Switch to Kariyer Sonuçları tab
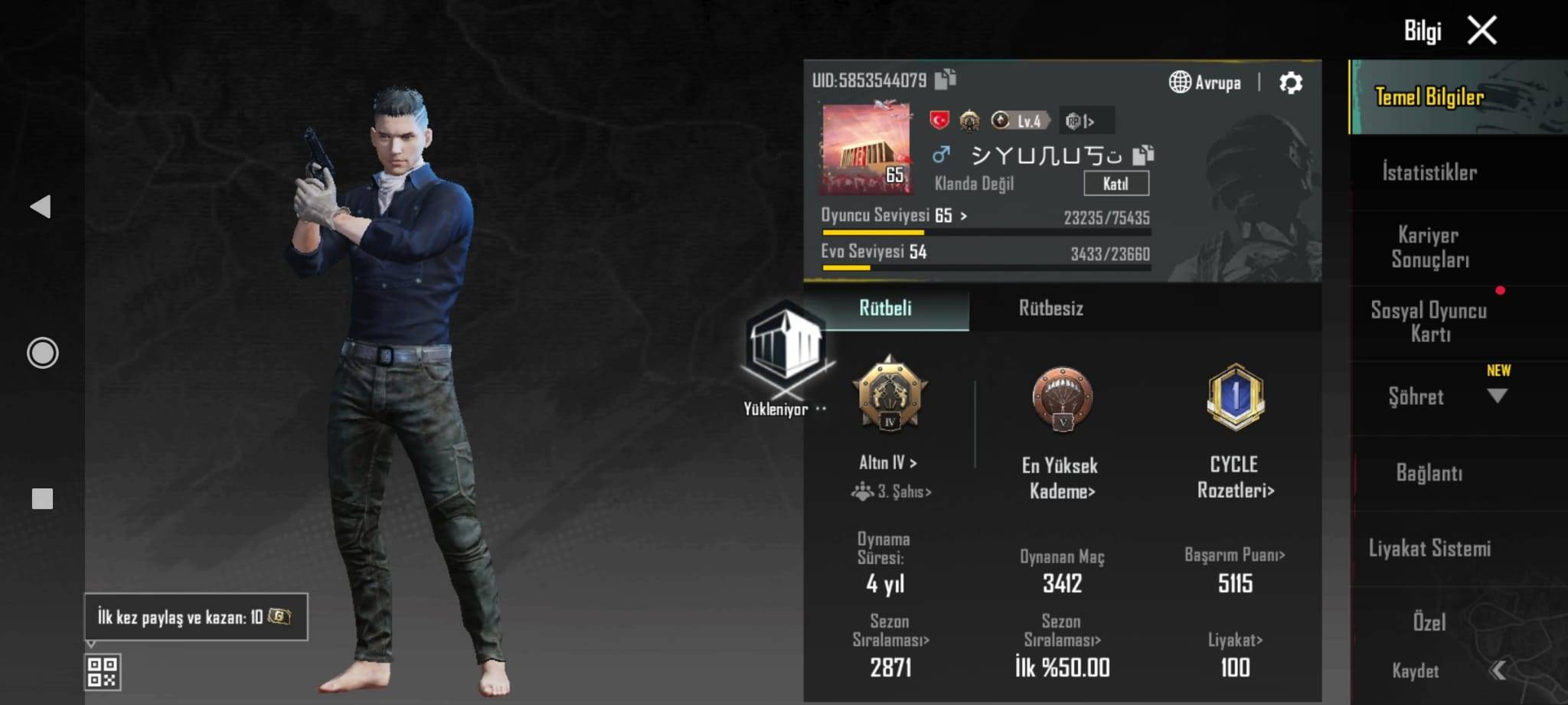The width and height of the screenshot is (1568, 705). pos(1429,247)
